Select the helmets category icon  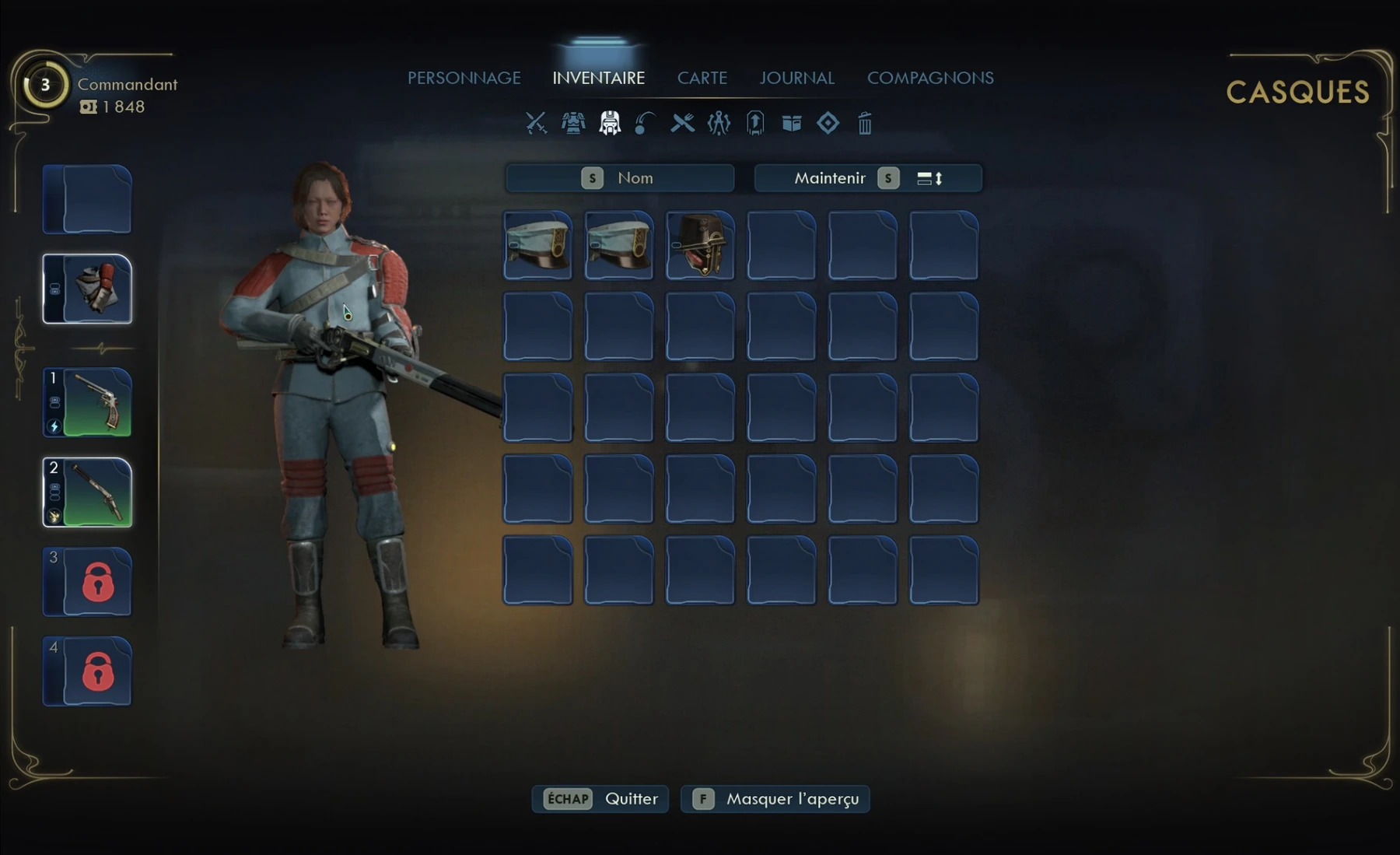610,123
